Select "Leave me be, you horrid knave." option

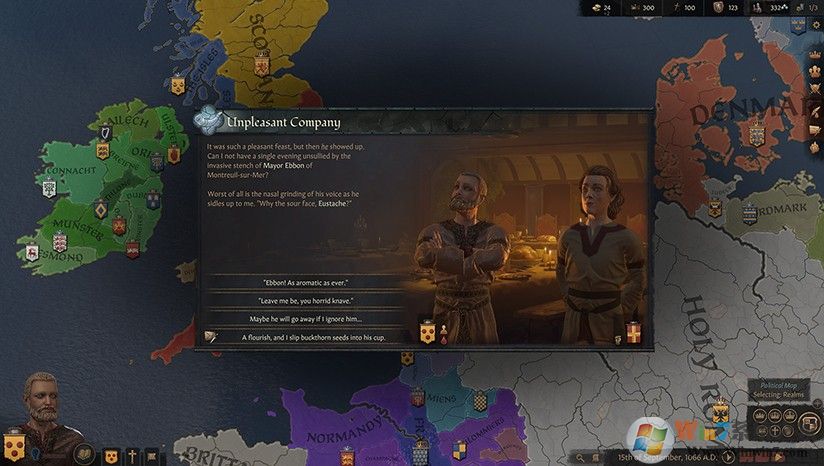304,301
